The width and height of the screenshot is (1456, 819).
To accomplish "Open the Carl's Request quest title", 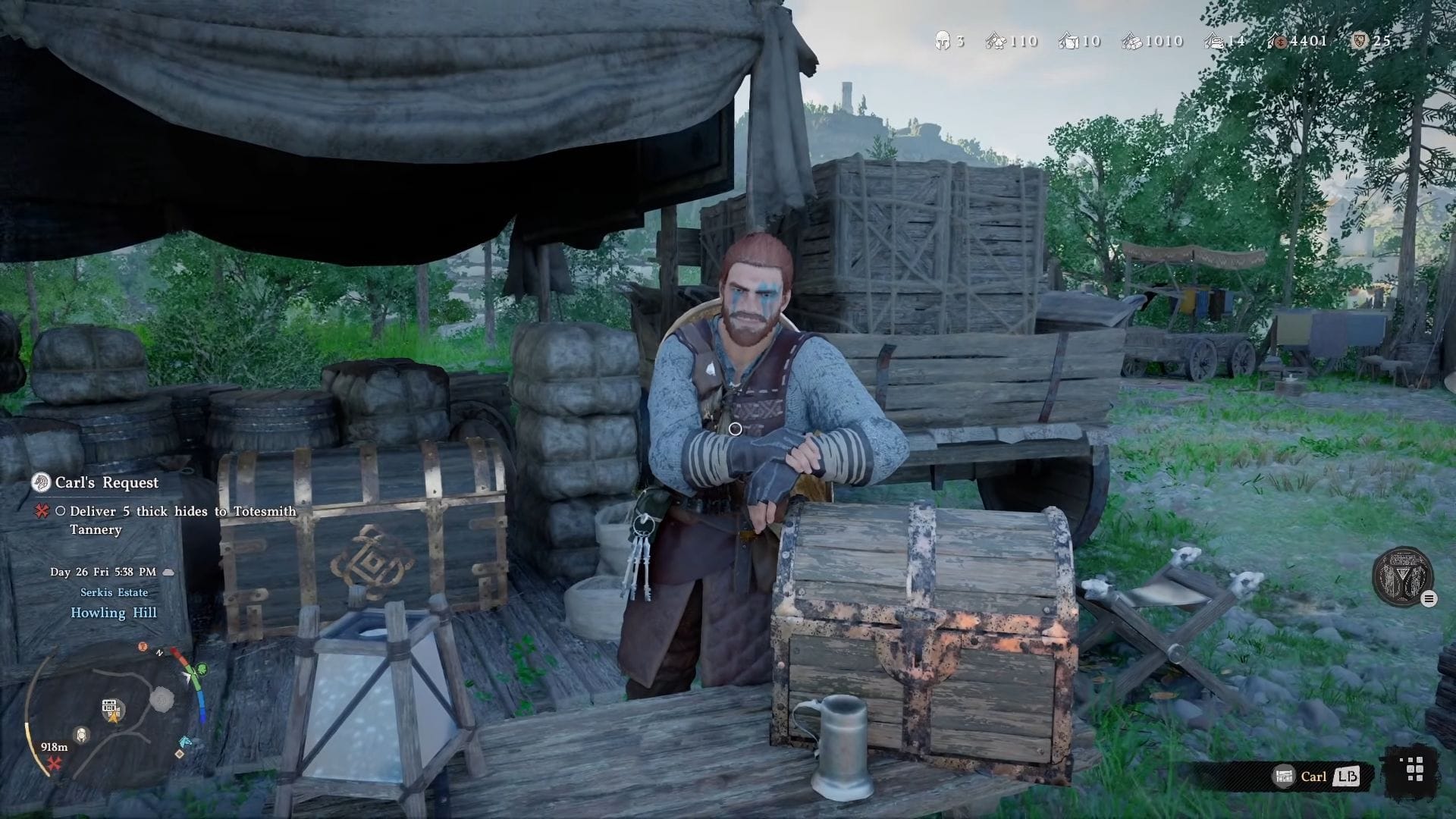I will [x=105, y=483].
